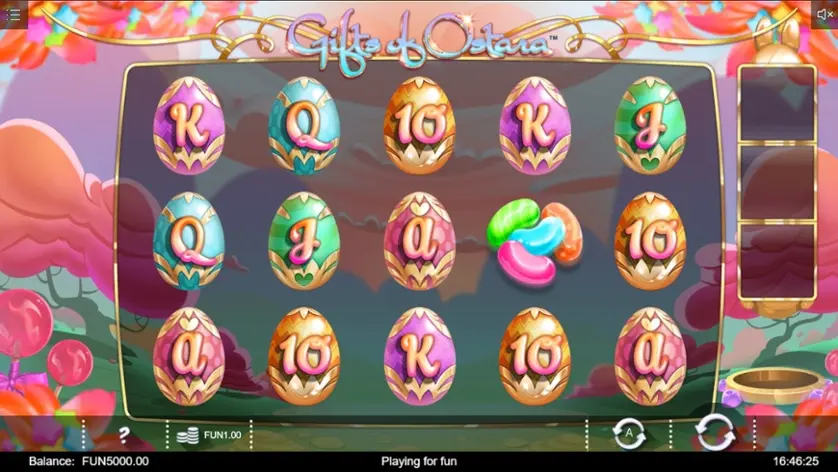Open the FUN1.00 coin bet settings
This screenshot has height=472, width=838.
(208, 435)
